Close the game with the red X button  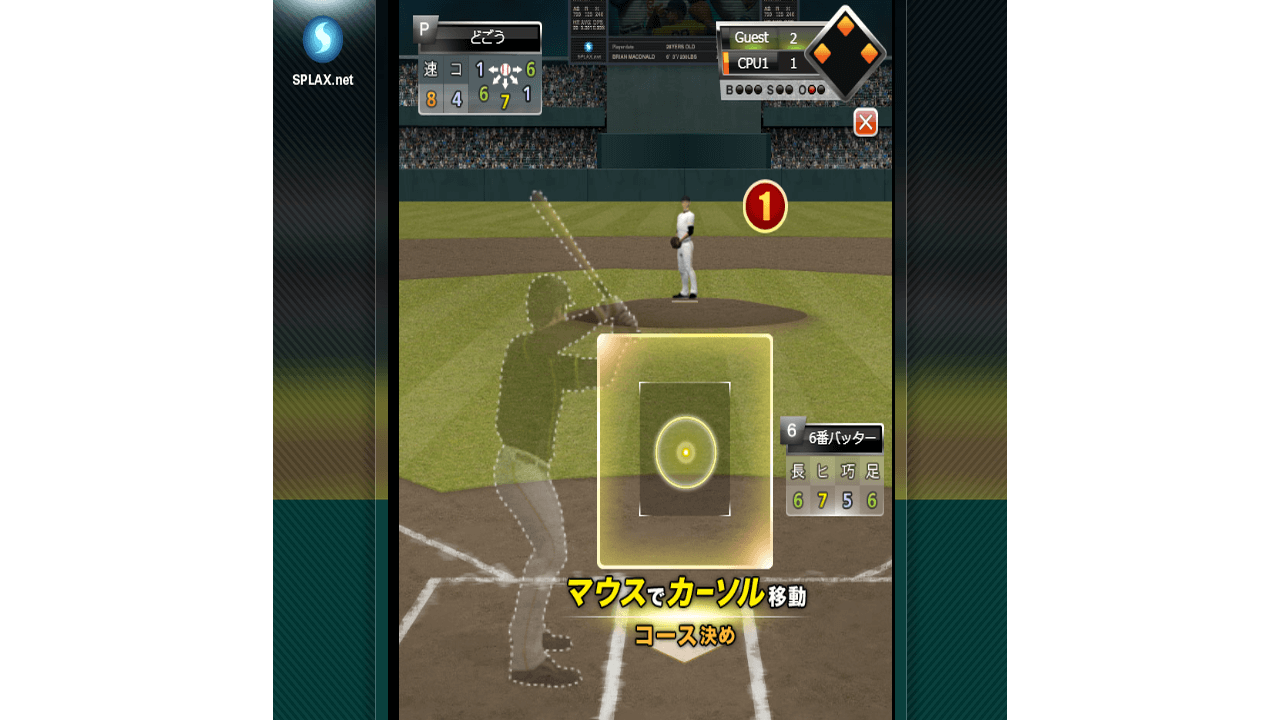[866, 122]
